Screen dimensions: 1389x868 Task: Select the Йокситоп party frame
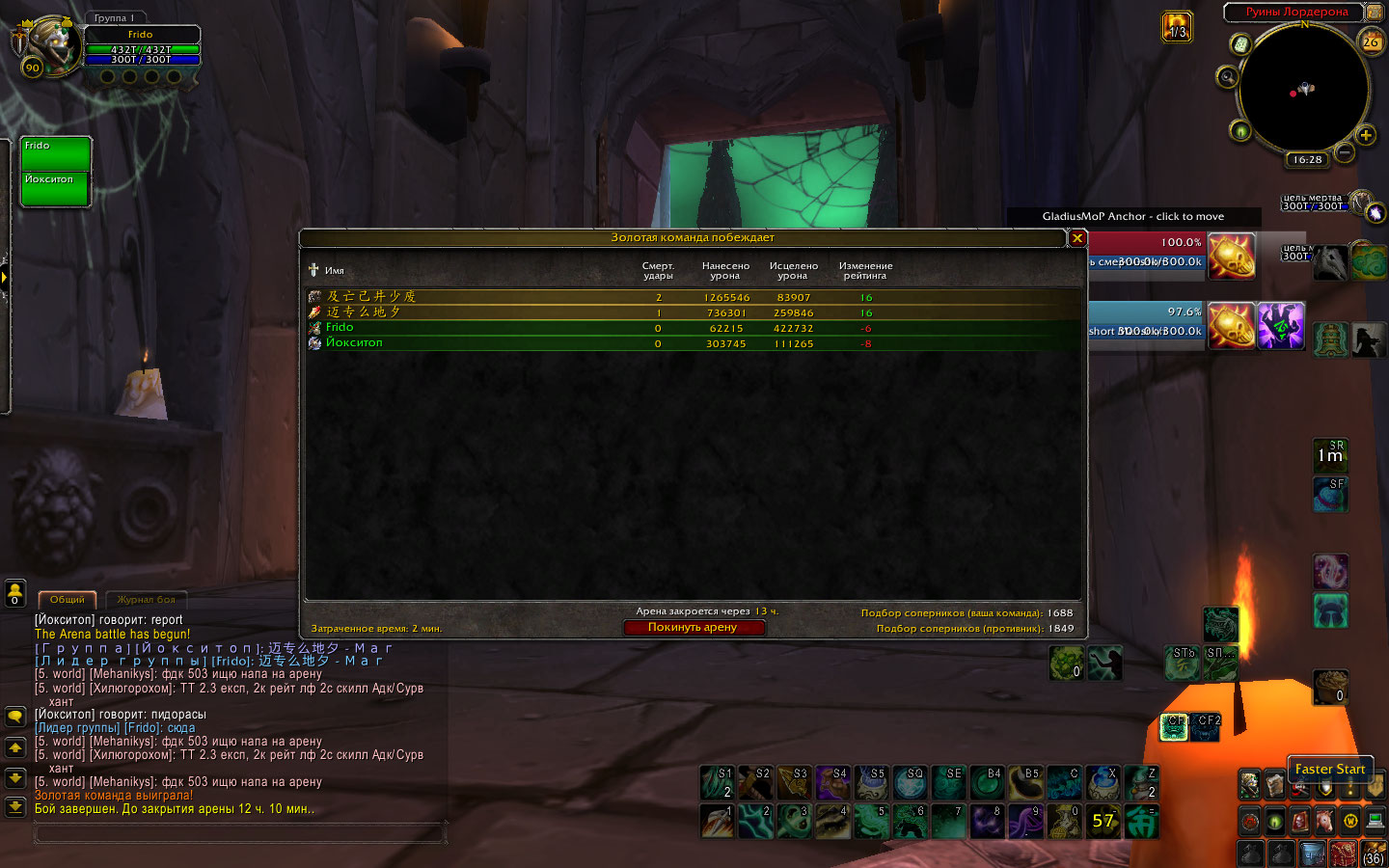[56, 189]
